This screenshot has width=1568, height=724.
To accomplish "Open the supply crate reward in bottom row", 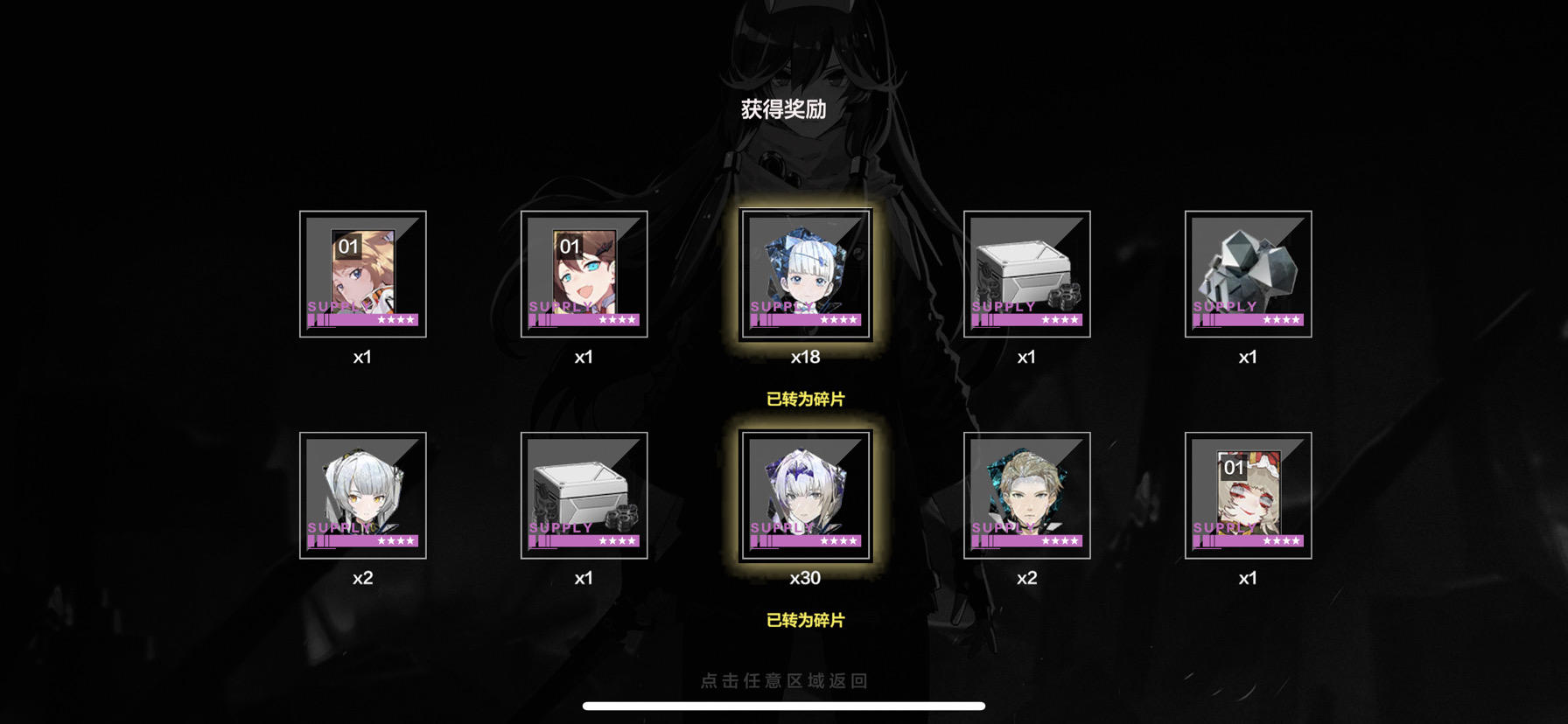I will [584, 494].
